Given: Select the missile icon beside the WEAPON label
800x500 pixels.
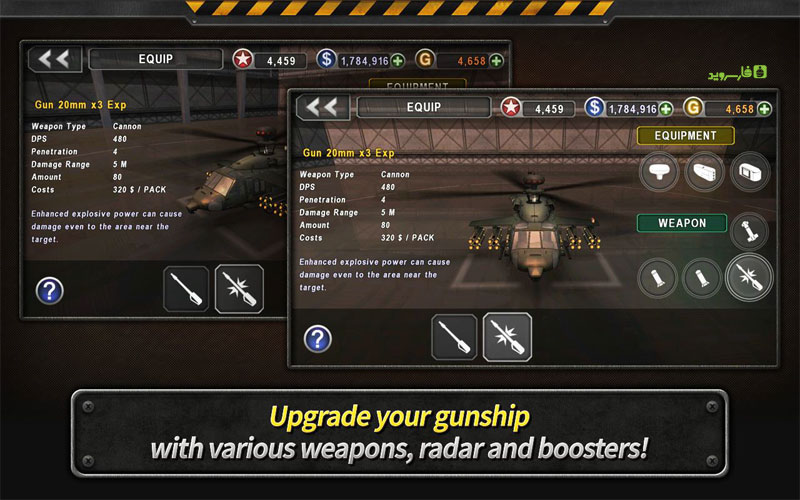Looking at the screenshot, I should [750, 231].
